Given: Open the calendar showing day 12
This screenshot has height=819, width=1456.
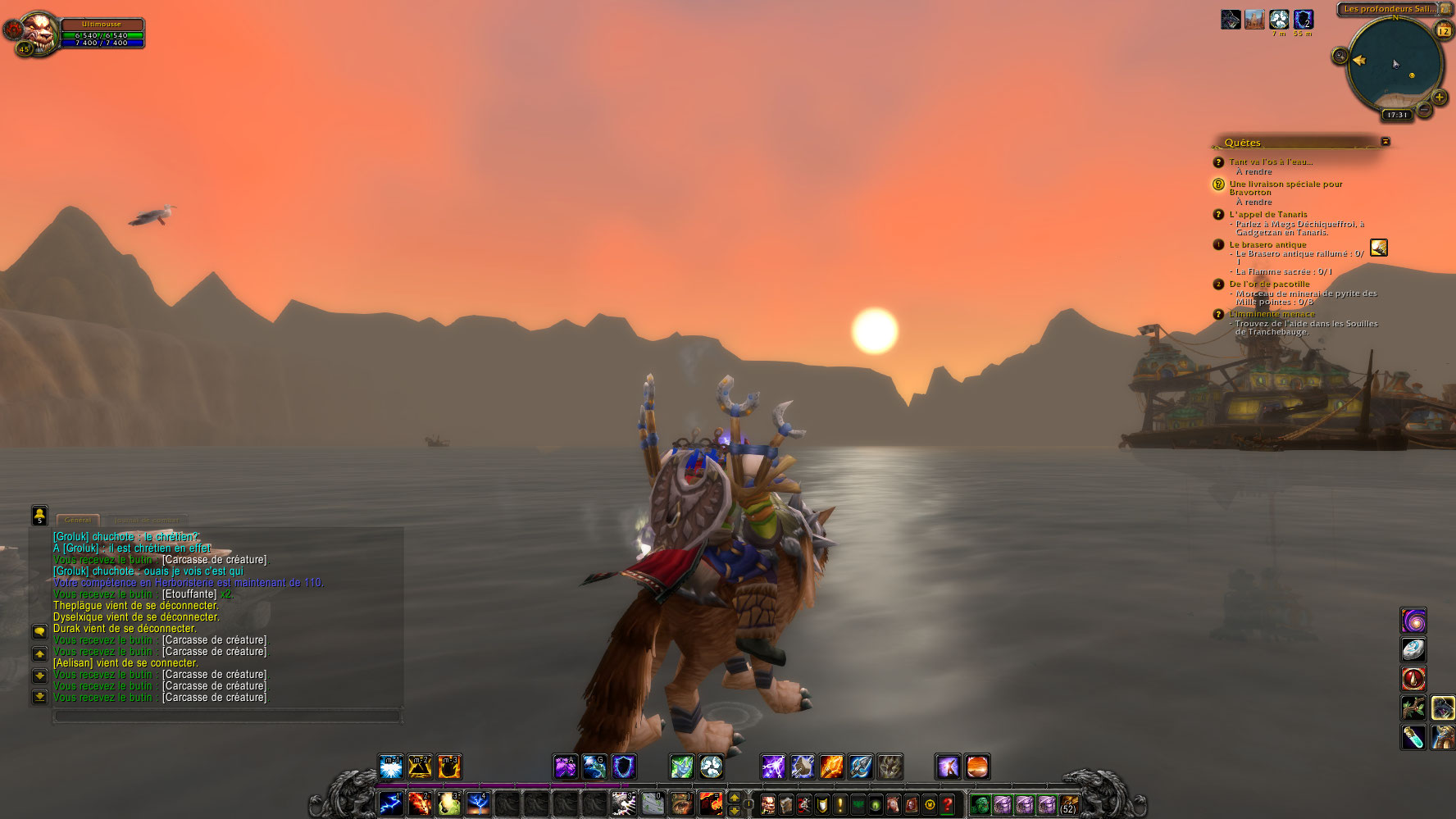Looking at the screenshot, I should [x=1444, y=30].
